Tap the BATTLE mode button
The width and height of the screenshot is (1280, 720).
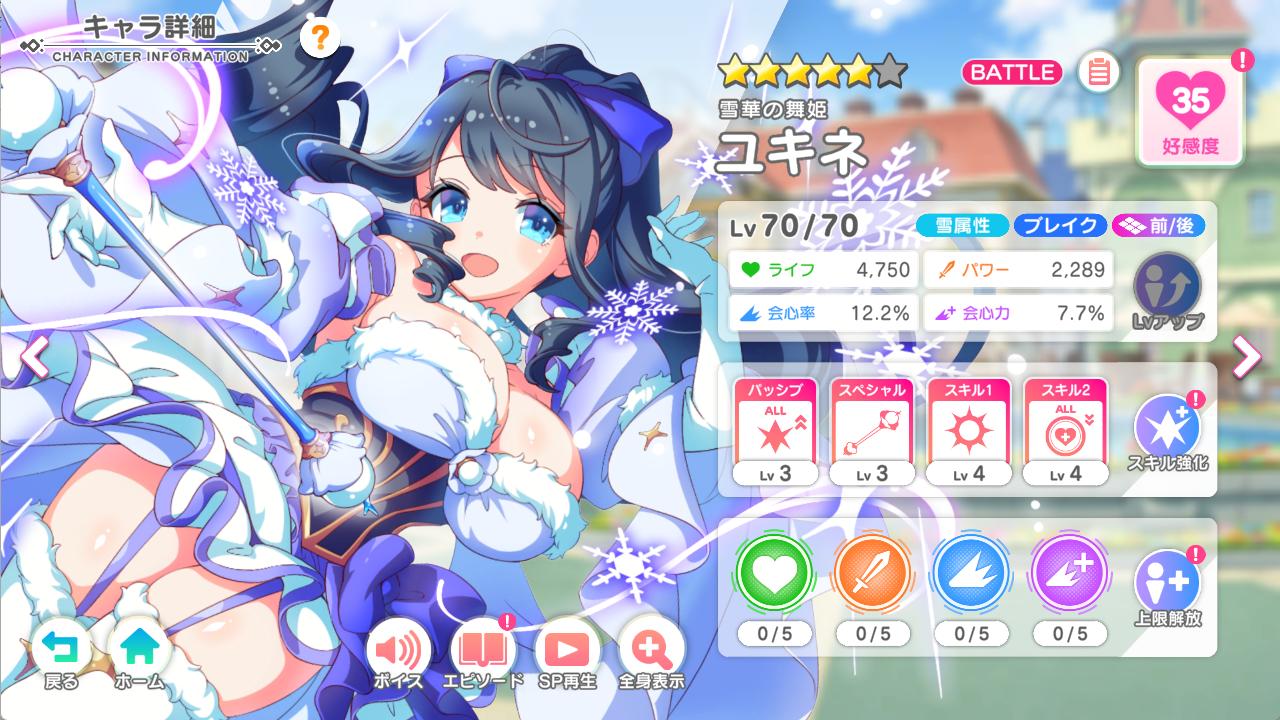tap(1013, 72)
